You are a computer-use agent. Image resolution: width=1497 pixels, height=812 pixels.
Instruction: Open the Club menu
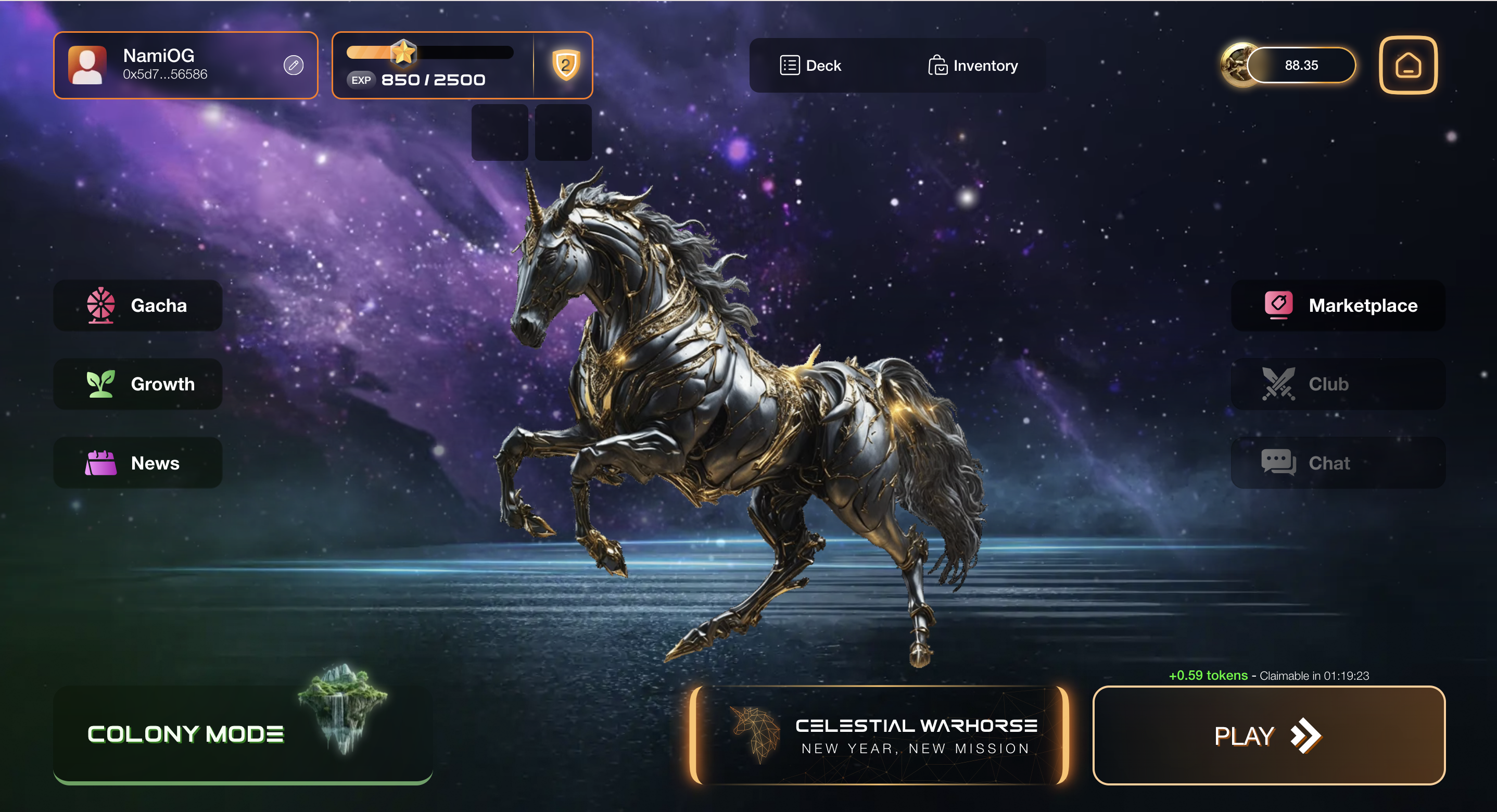pyautogui.click(x=1338, y=384)
